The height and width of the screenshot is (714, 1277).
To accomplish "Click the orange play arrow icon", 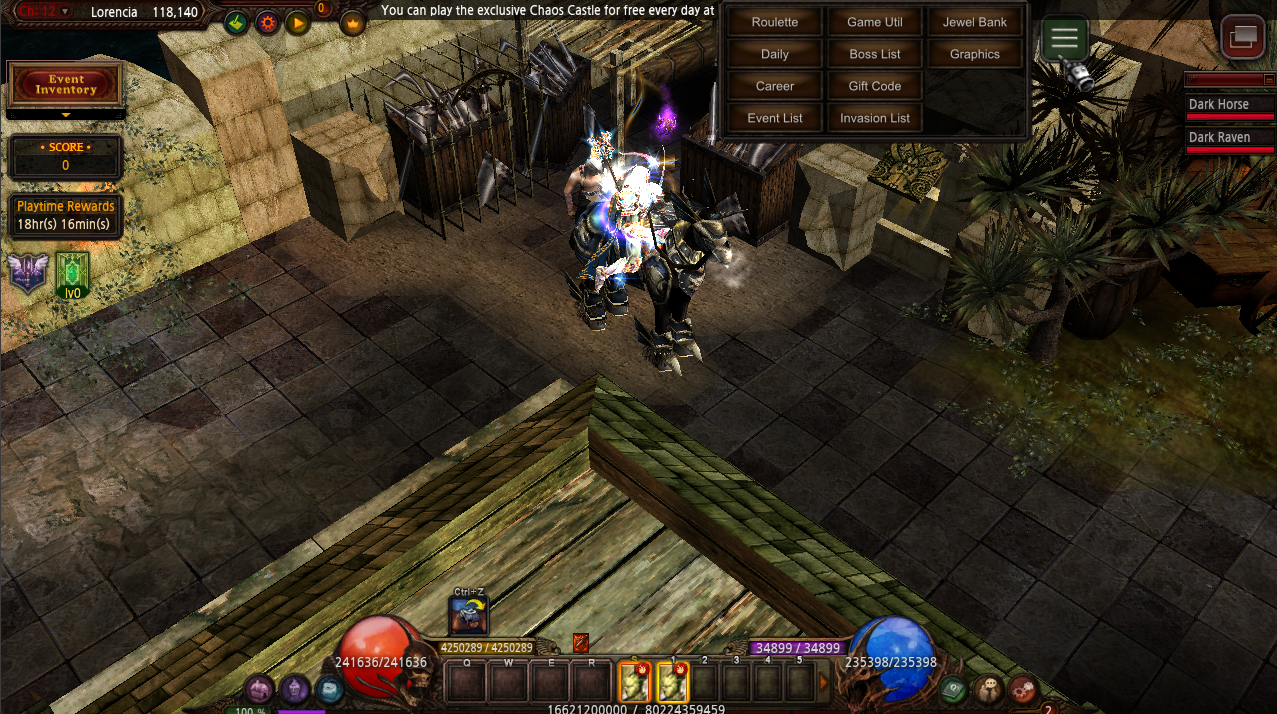I will [298, 22].
